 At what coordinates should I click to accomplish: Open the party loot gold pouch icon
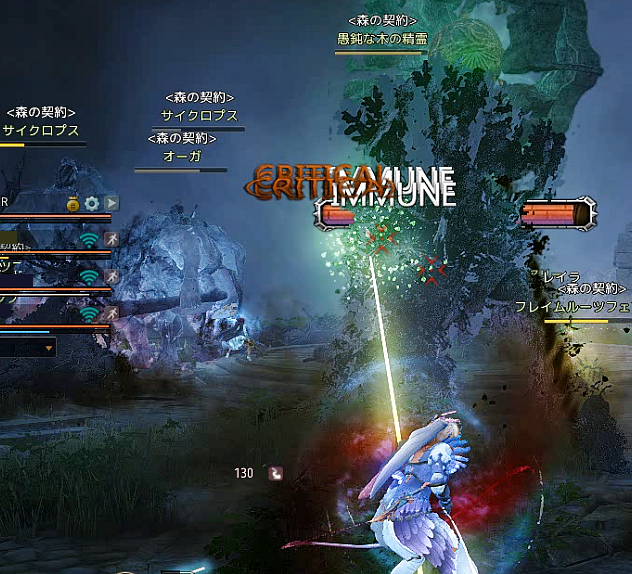point(73,203)
